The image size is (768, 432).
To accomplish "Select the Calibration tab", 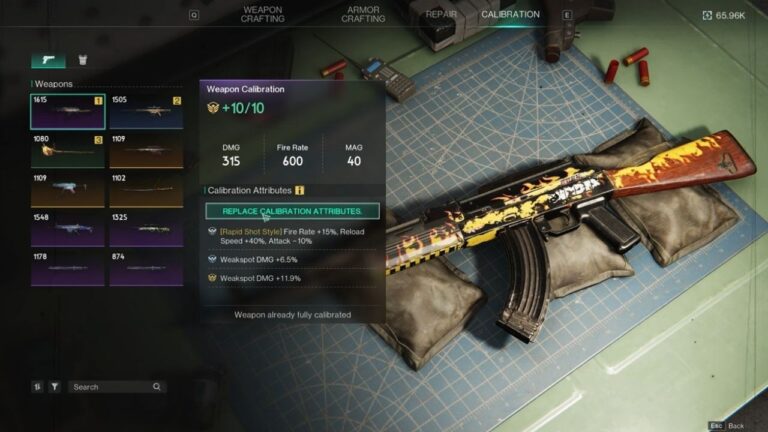I will pos(510,15).
